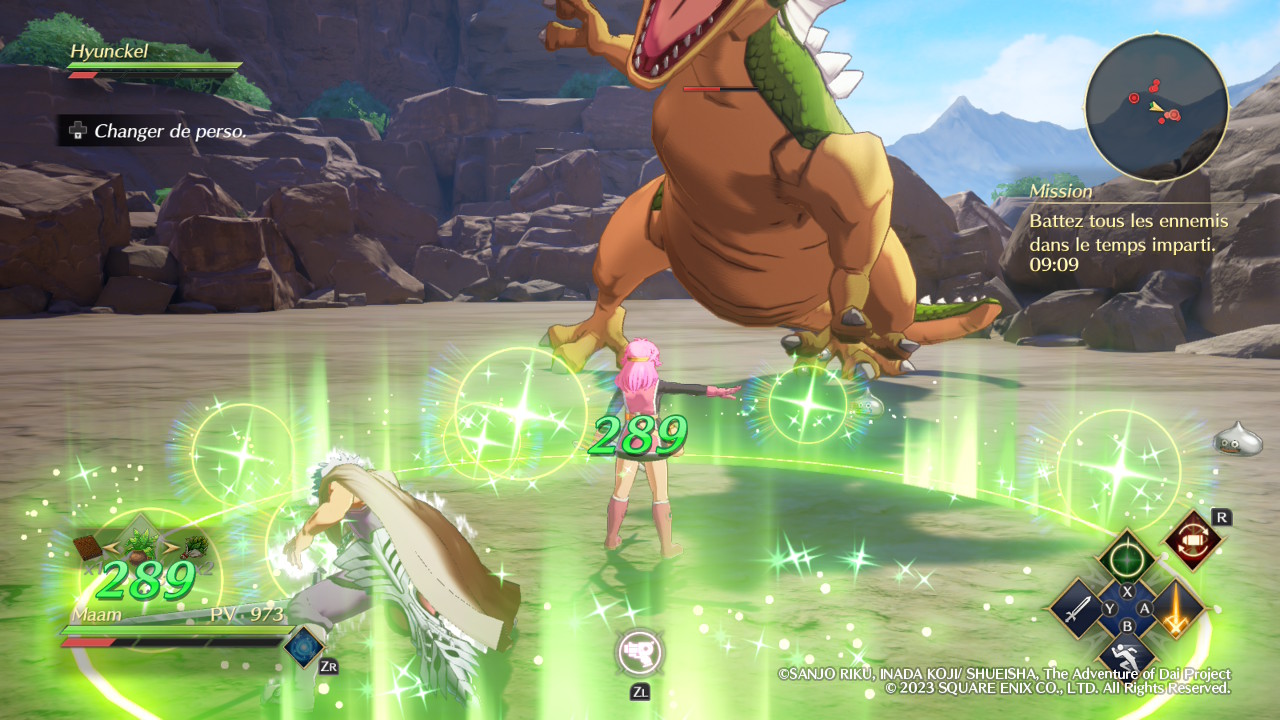Cycle items with the left arrow

(112, 546)
